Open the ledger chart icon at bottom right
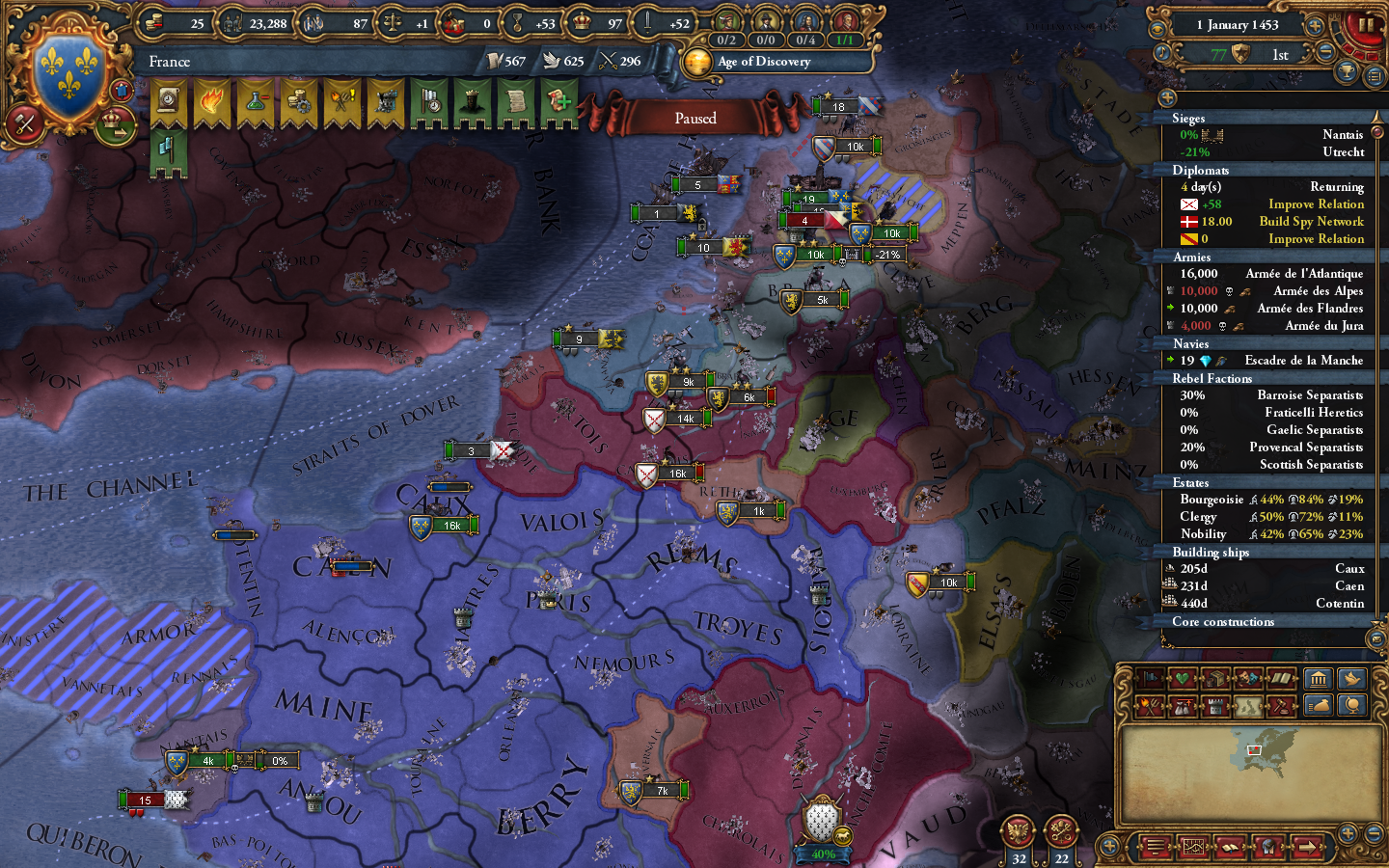1389x868 pixels. coord(1193,847)
